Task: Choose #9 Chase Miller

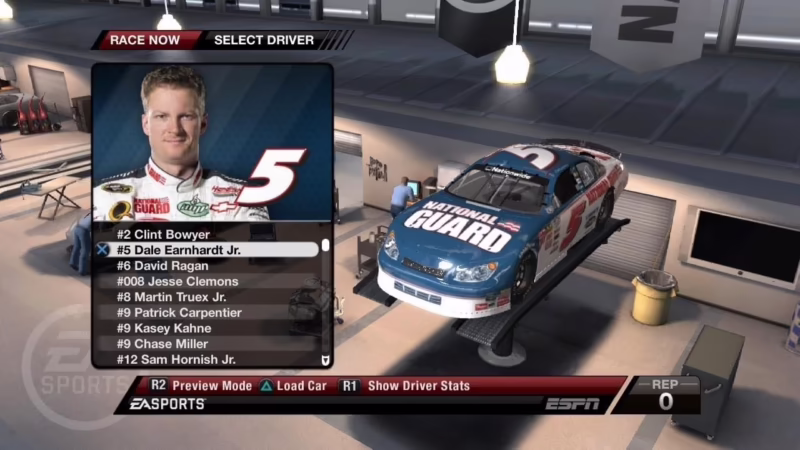Action: (x=163, y=344)
